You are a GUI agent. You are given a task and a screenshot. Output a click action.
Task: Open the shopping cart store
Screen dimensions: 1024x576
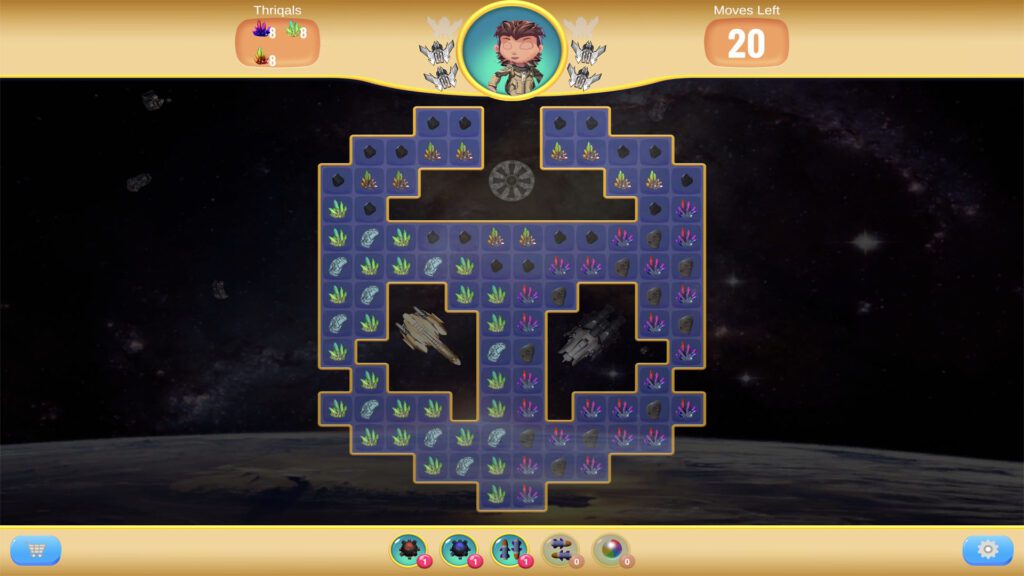point(36,550)
